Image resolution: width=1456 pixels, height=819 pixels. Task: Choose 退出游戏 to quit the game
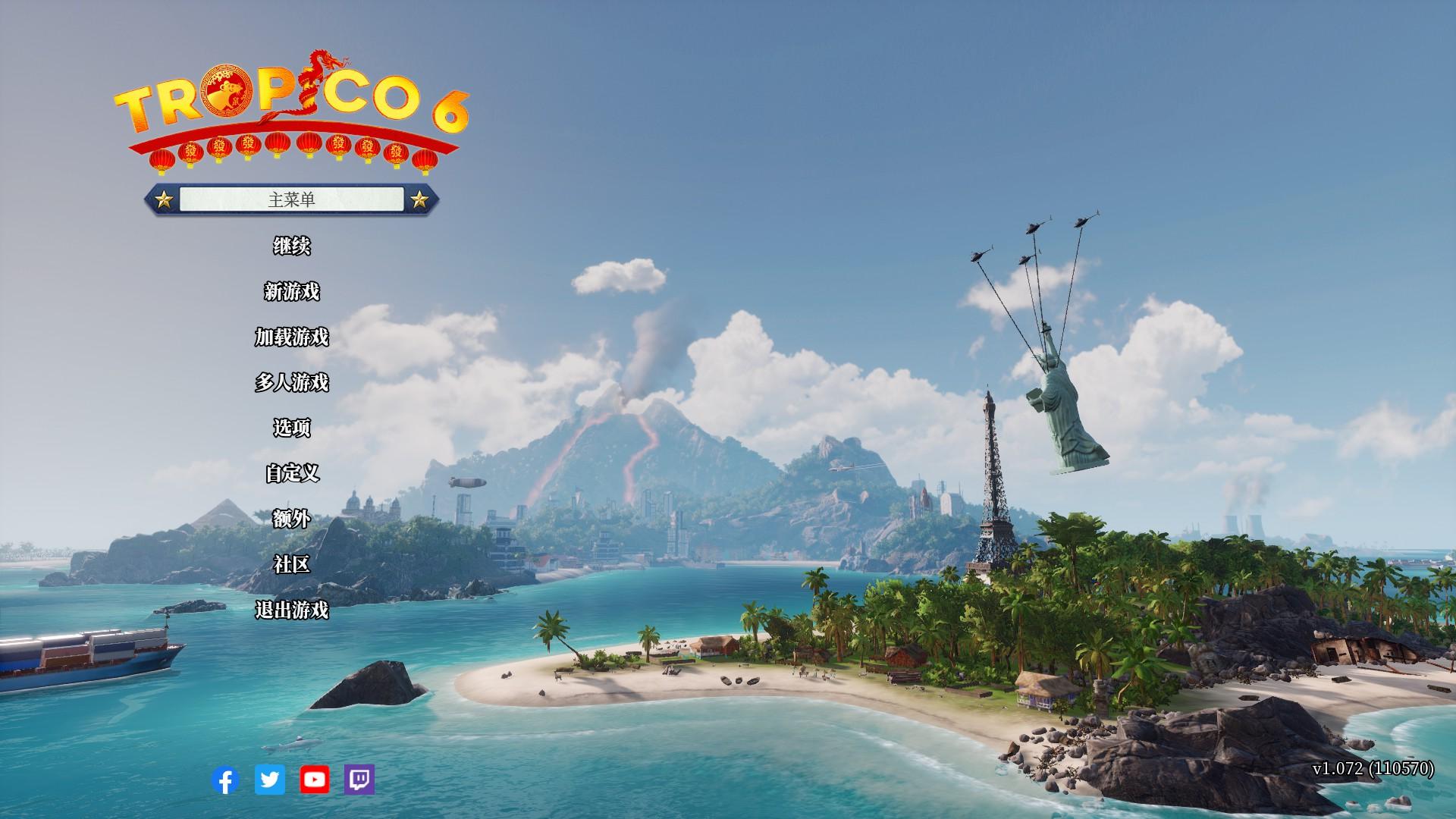click(x=292, y=610)
